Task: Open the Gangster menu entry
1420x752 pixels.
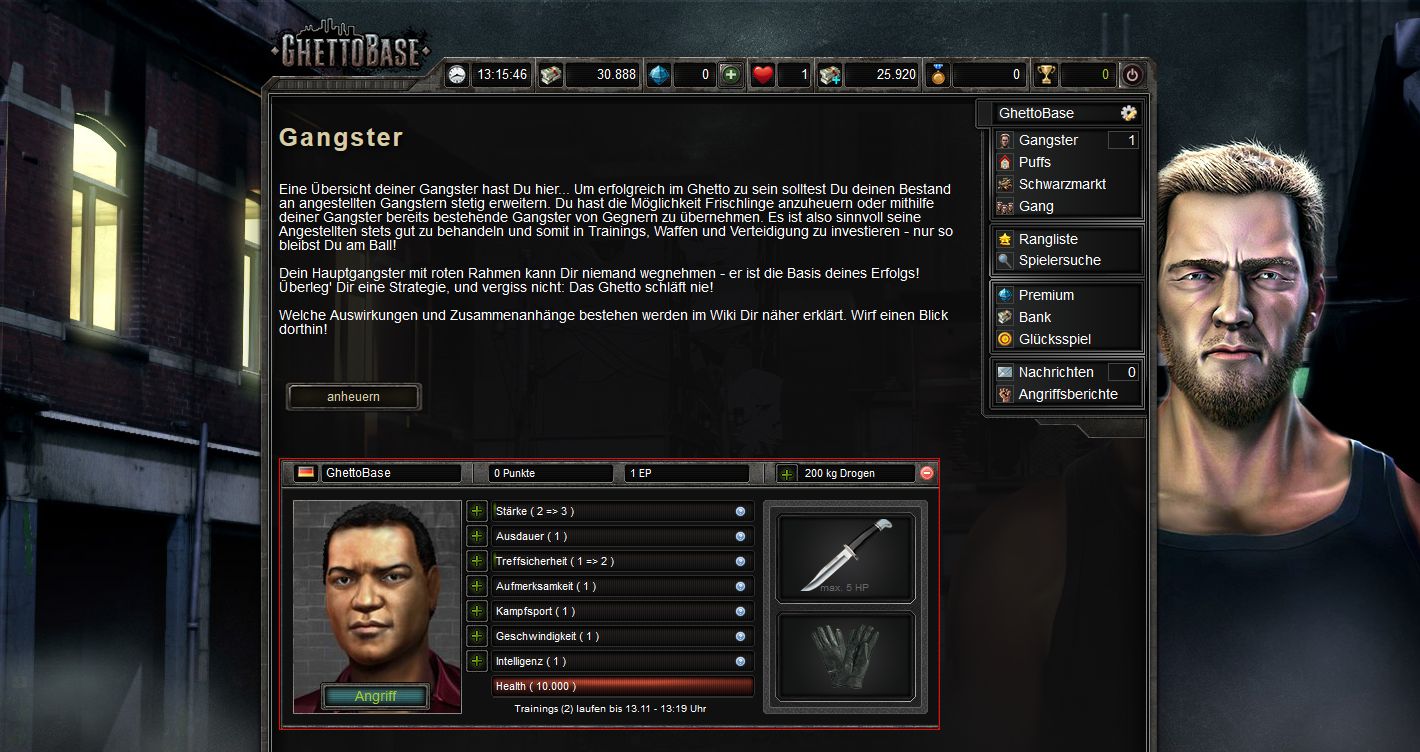Action: [x=1048, y=141]
